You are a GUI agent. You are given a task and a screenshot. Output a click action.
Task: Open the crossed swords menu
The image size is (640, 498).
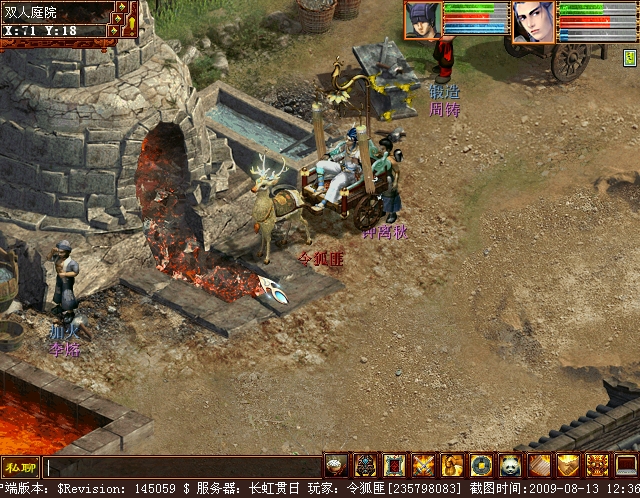point(424,465)
